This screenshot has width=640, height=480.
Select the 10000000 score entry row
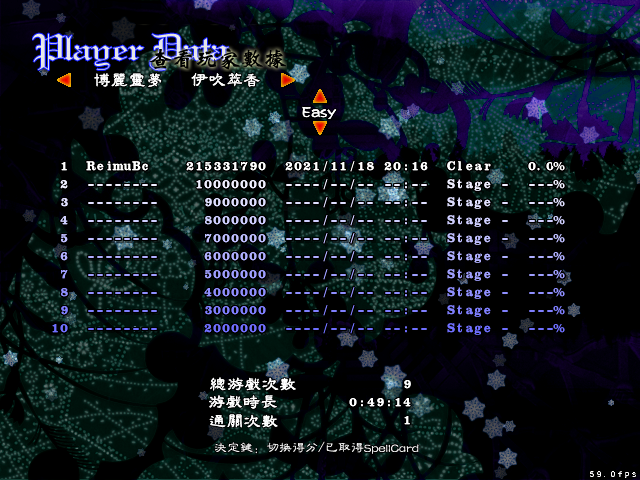click(x=312, y=184)
